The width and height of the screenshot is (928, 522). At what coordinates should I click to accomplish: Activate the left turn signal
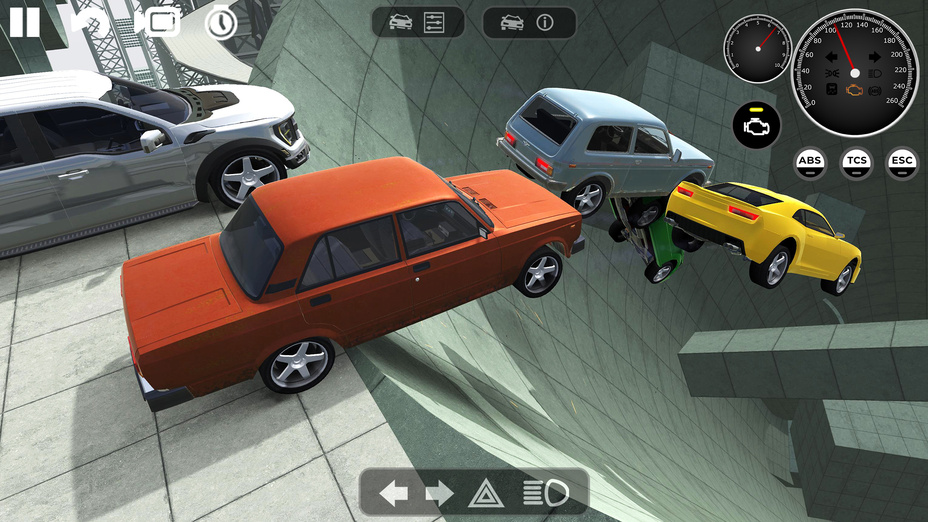pos(394,492)
